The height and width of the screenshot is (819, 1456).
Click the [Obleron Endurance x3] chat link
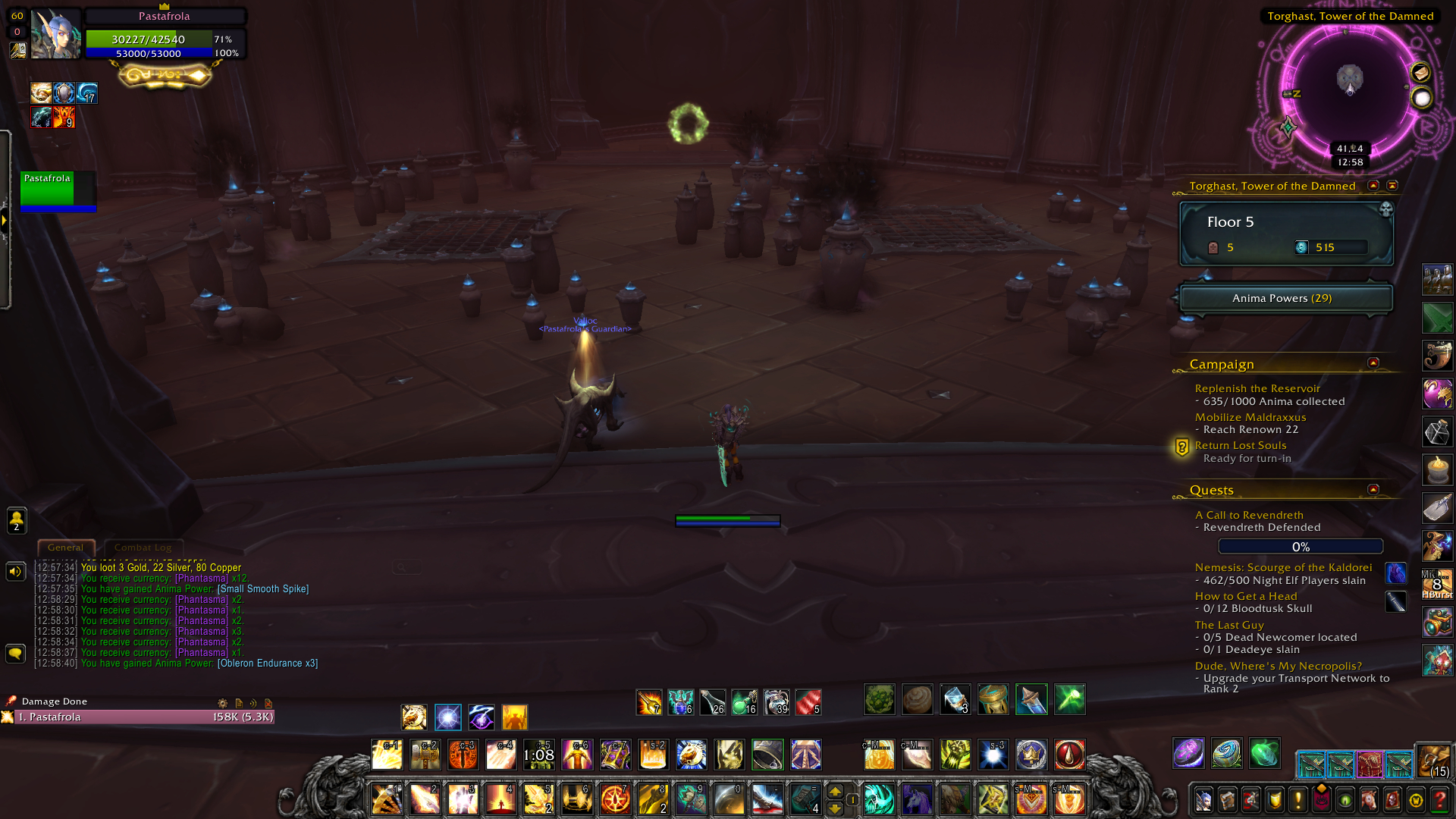click(268, 664)
